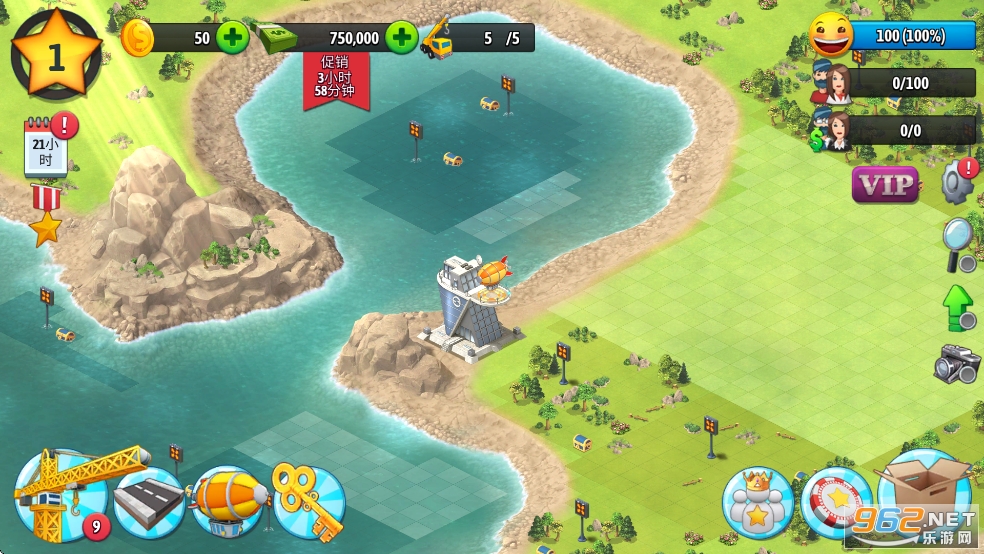Open the VIP menu
The width and height of the screenshot is (984, 554).
click(x=886, y=184)
